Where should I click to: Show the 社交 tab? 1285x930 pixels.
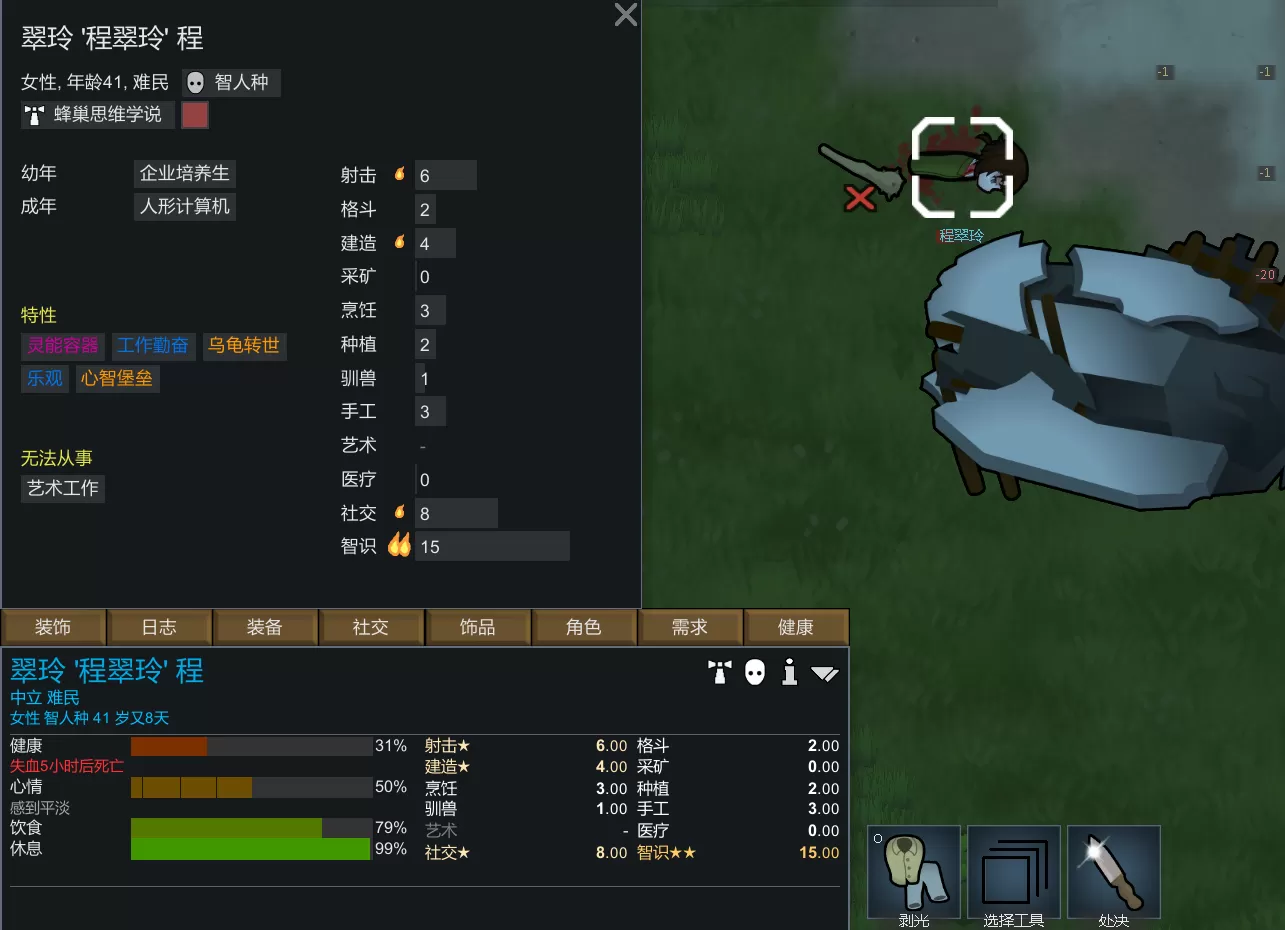coord(371,627)
